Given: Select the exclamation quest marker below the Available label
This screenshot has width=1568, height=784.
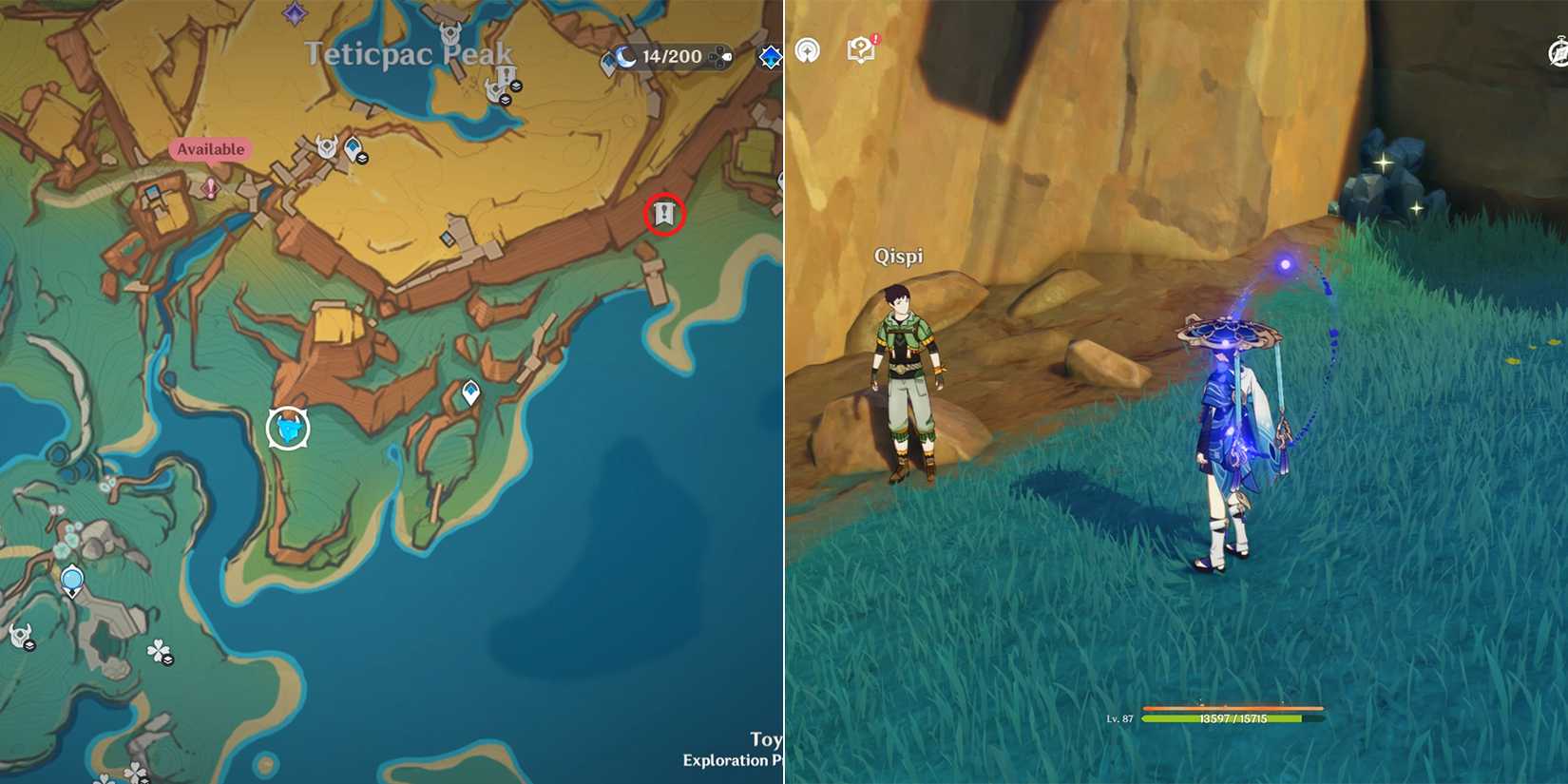Looking at the screenshot, I should pos(209,188).
